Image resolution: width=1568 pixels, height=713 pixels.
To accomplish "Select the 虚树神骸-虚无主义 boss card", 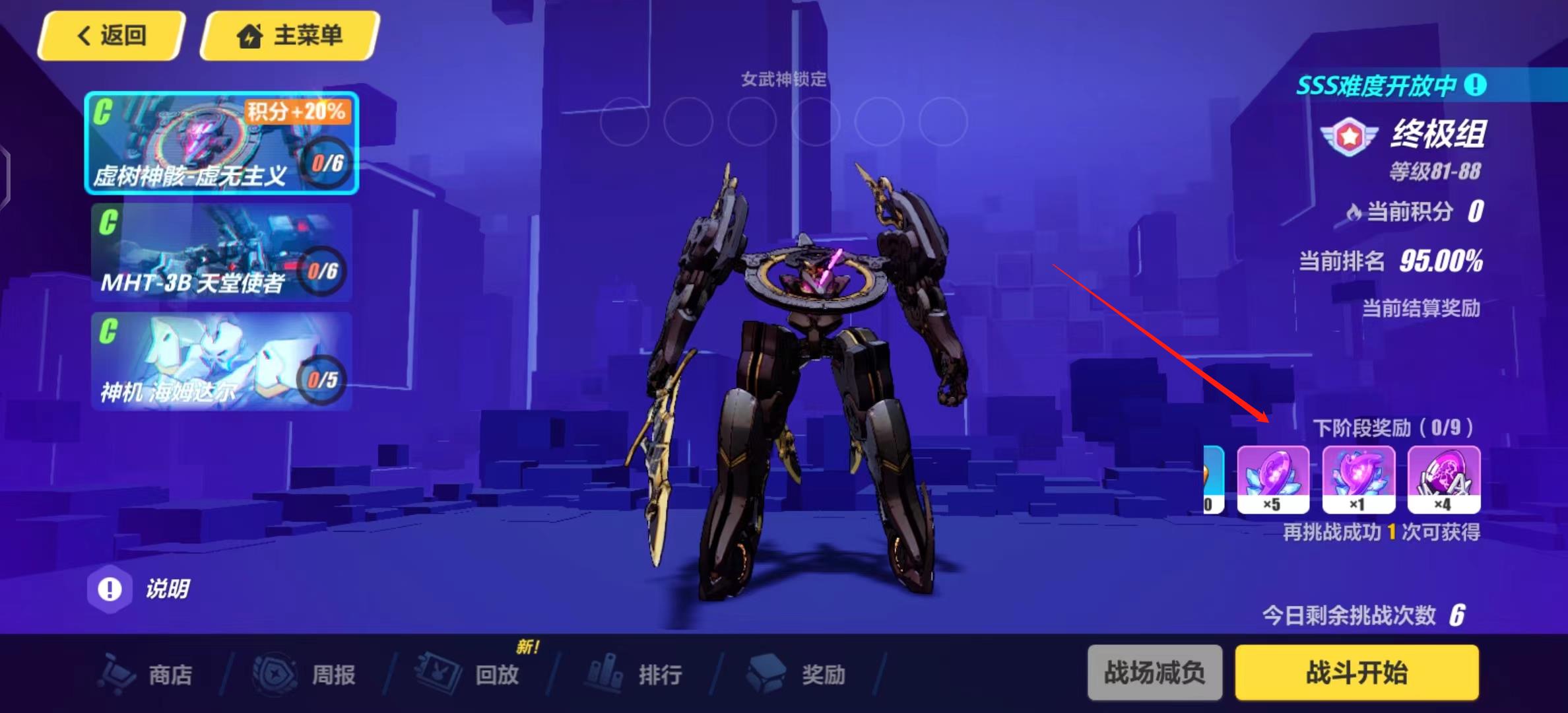I will pos(221,143).
